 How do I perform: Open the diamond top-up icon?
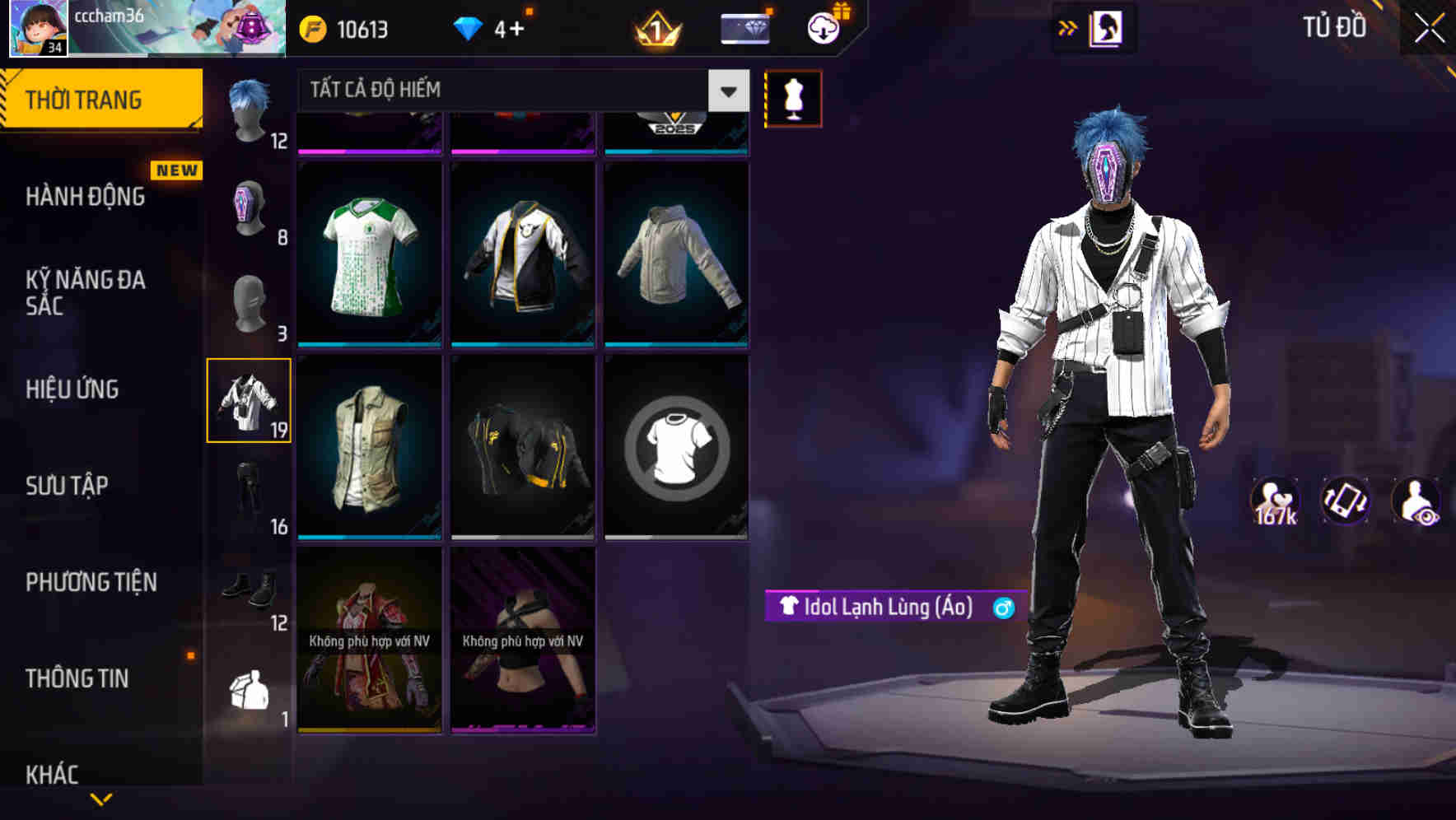468,26
